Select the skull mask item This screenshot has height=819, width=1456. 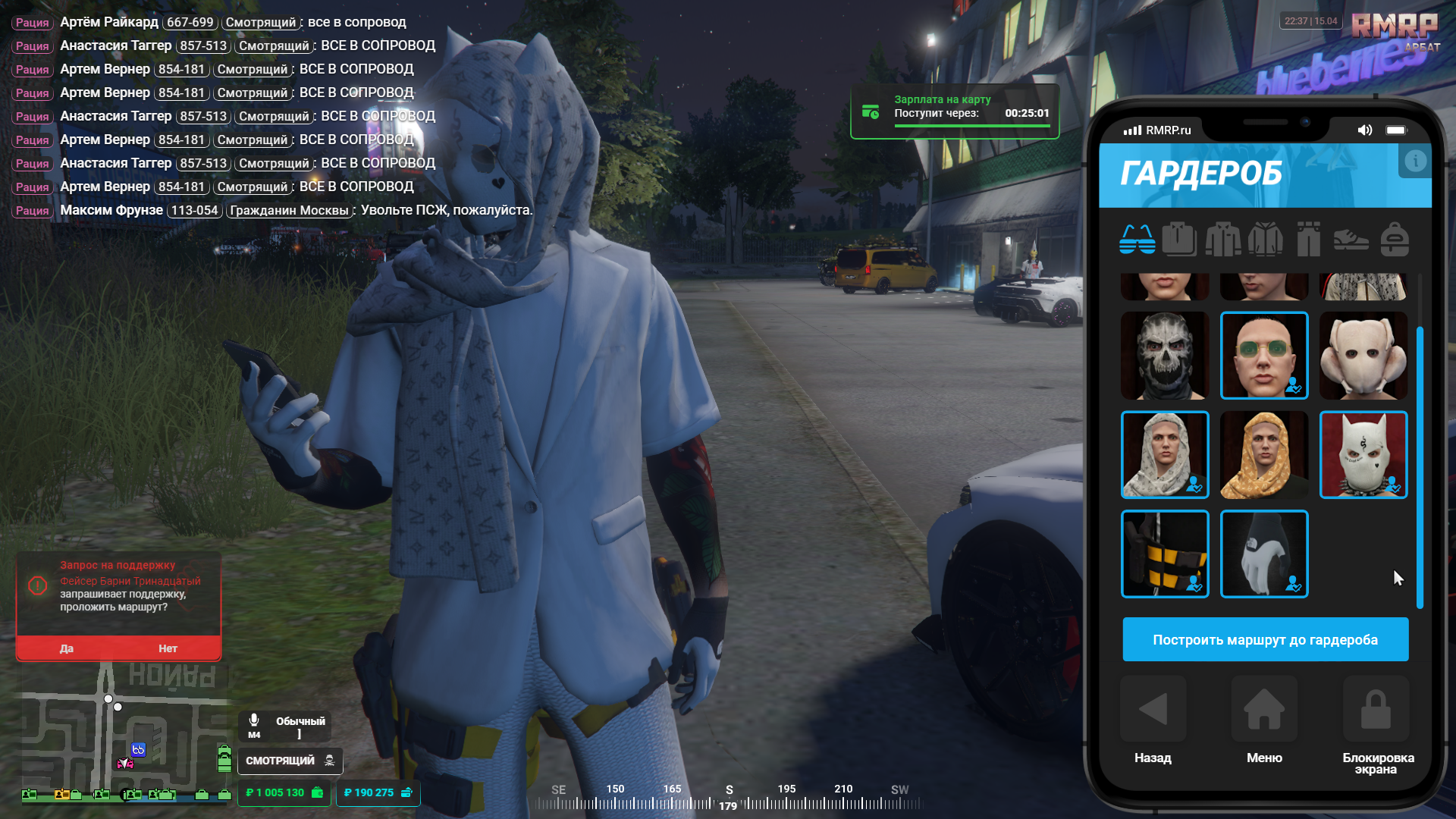(1165, 356)
